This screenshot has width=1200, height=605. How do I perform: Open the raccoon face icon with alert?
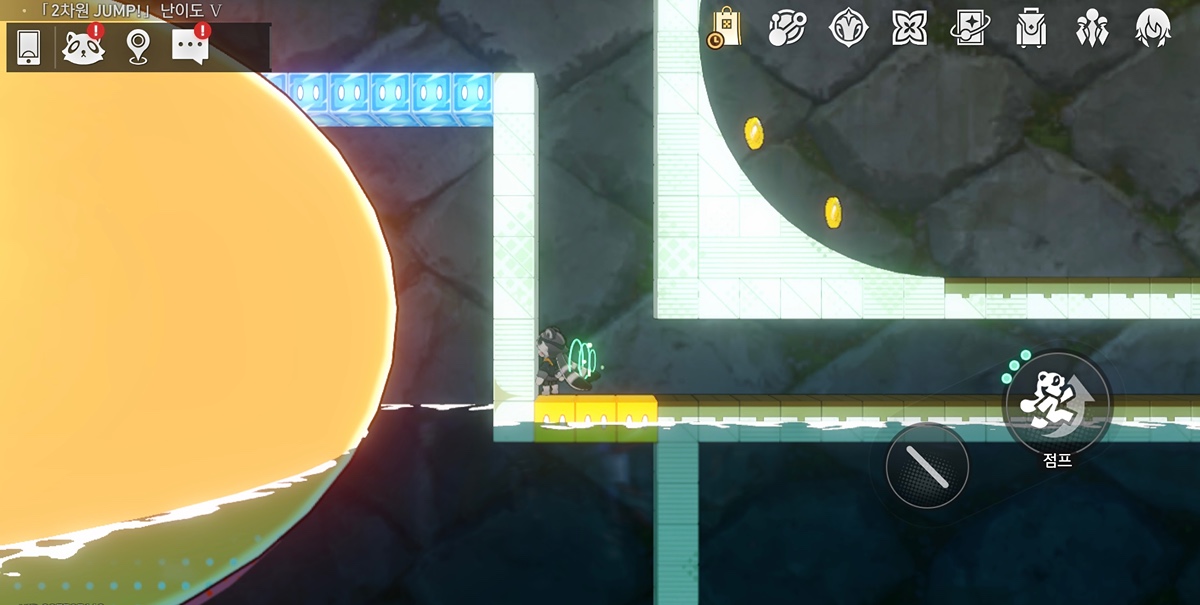coord(83,46)
